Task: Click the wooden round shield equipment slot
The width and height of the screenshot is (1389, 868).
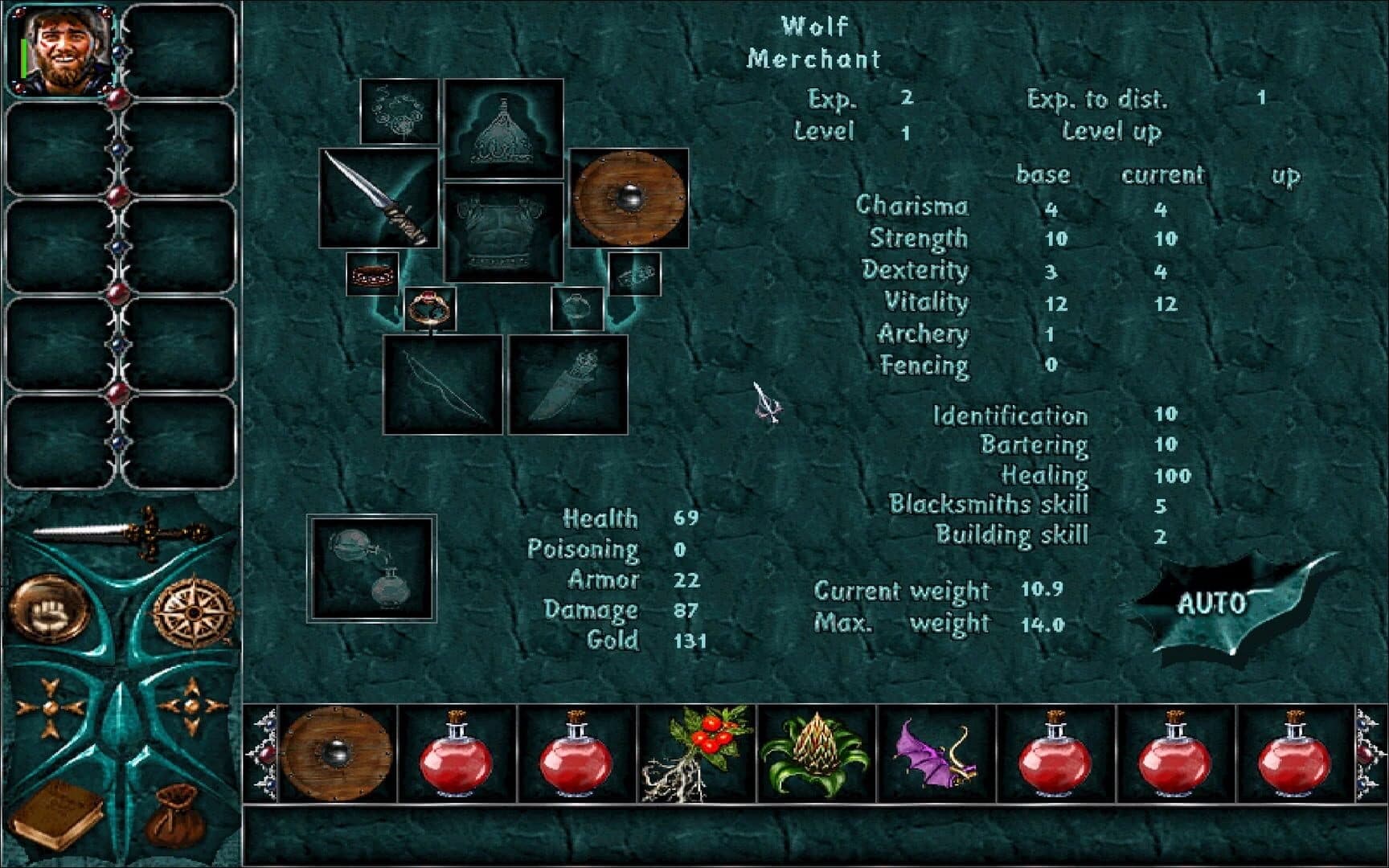Action: click(632, 198)
